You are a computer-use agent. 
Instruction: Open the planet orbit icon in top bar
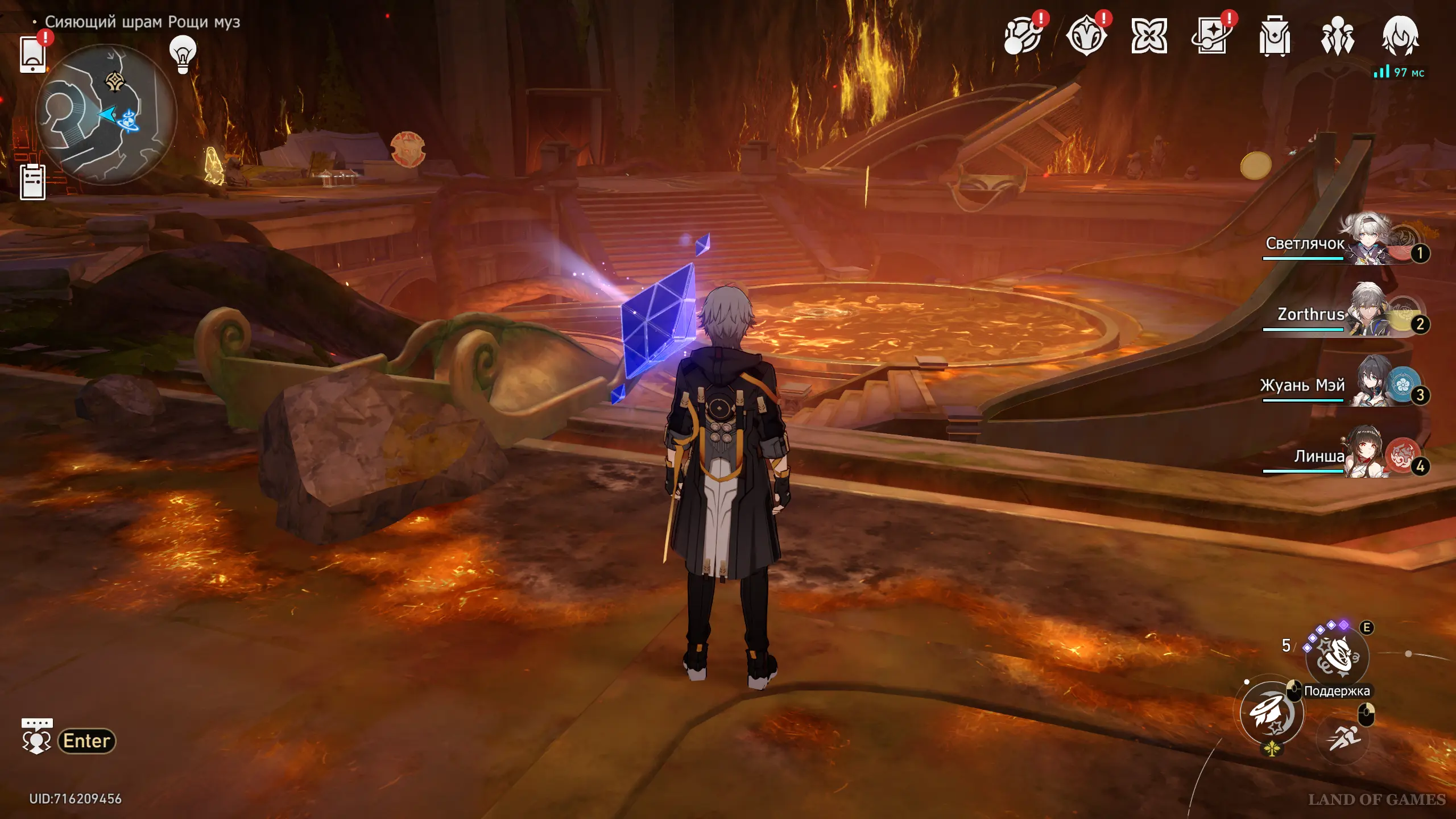coord(1023,36)
